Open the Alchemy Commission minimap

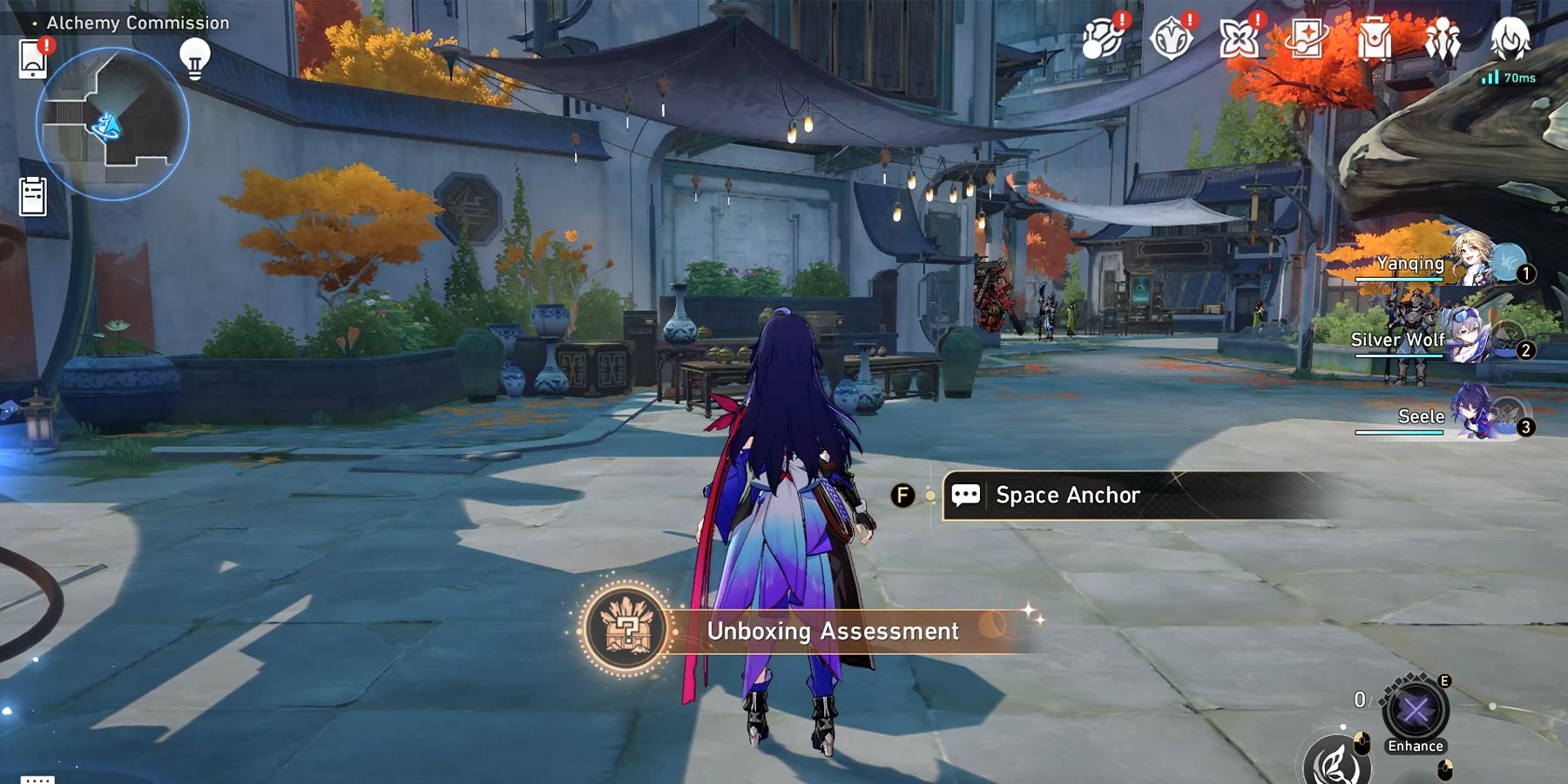112,123
